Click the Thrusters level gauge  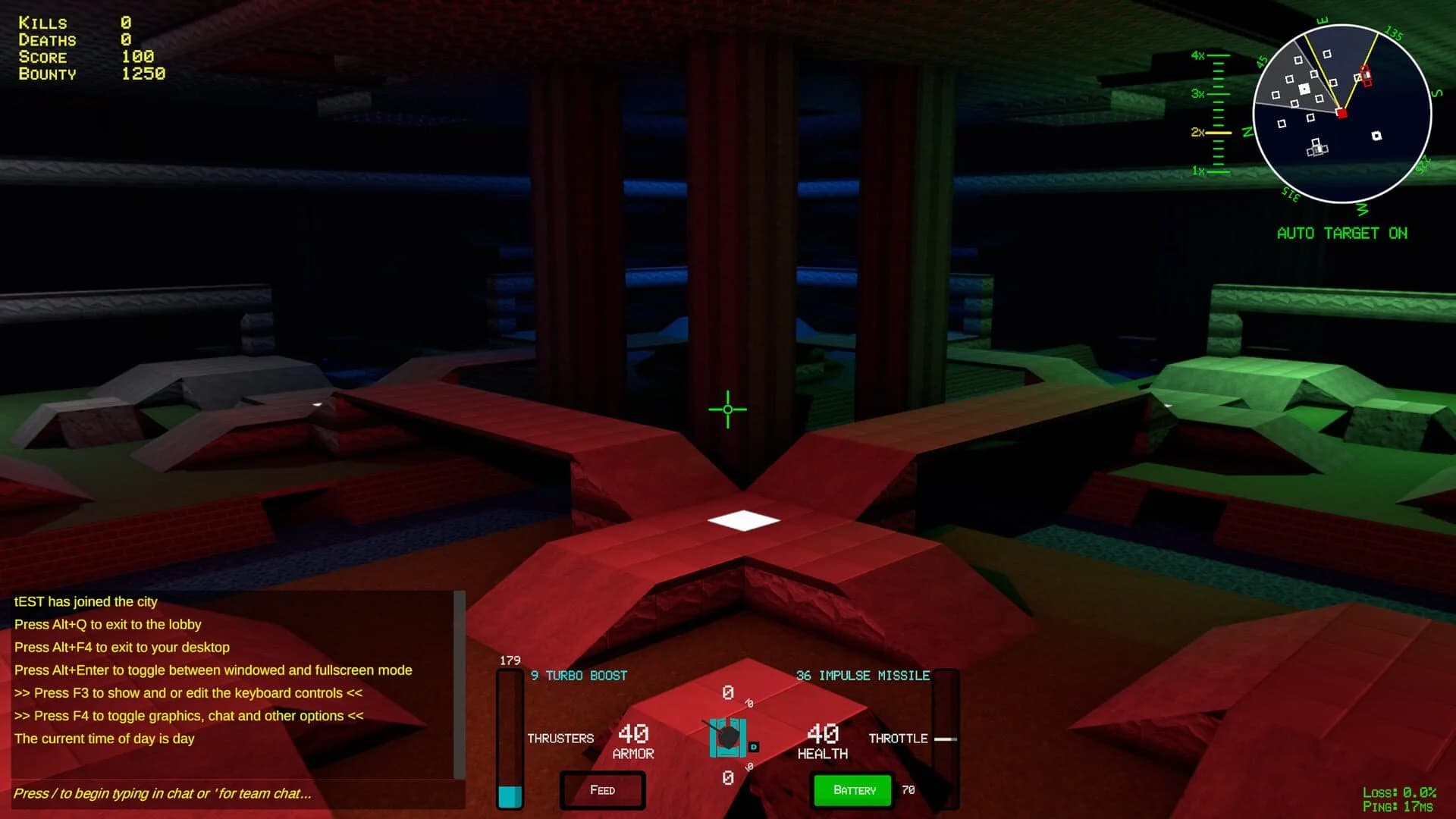pos(508,736)
